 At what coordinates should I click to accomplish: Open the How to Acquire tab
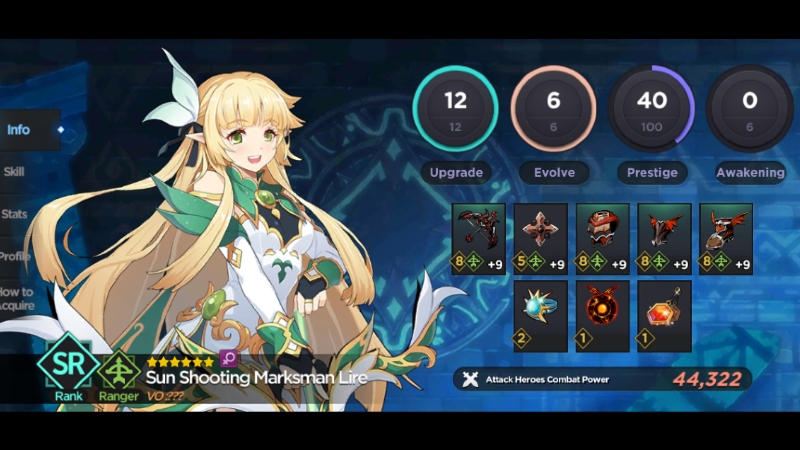point(17,298)
